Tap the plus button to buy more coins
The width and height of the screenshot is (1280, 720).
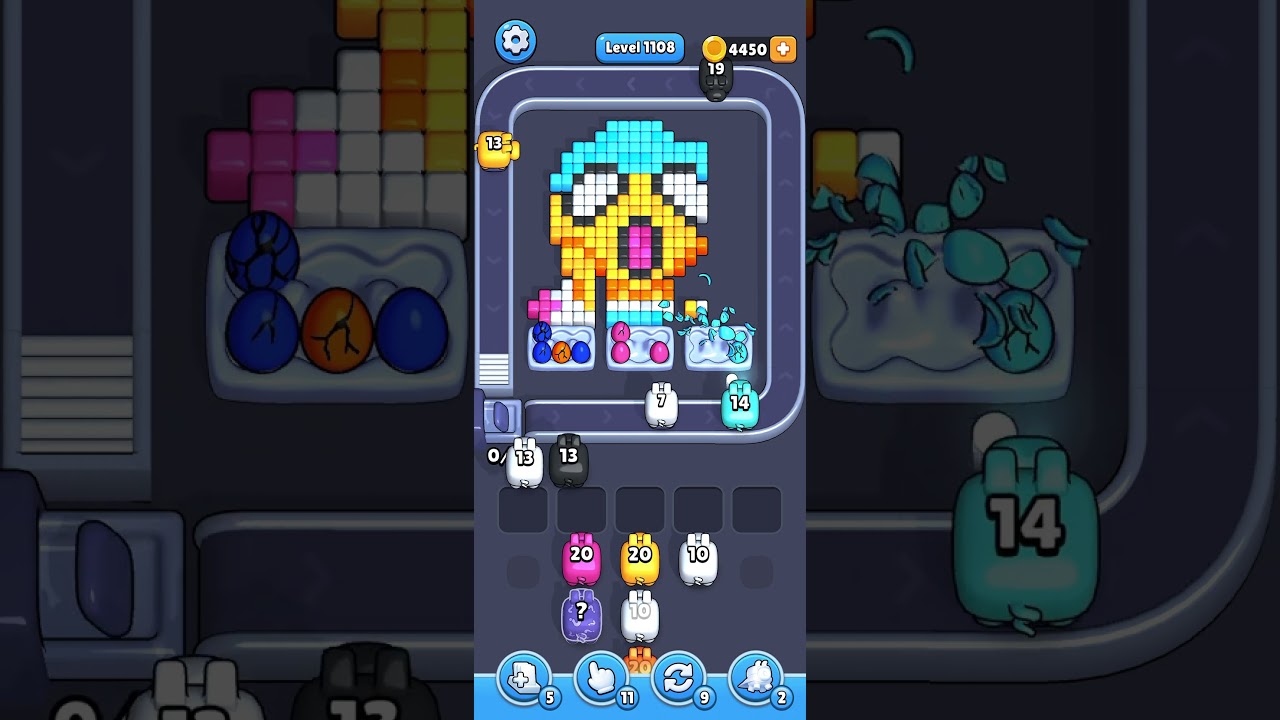coord(781,48)
